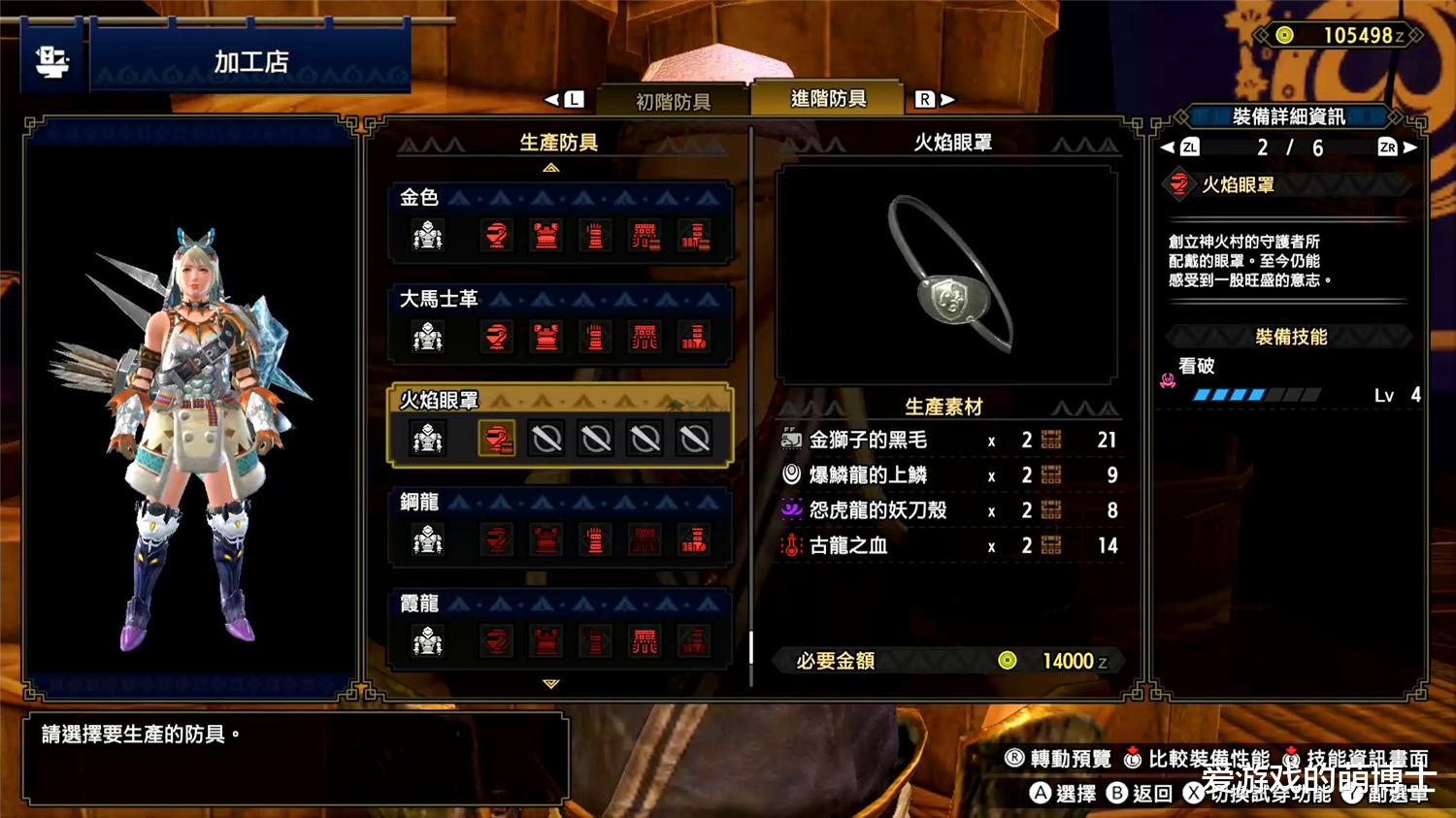Viewport: 1456px width, 818px height.
Task: Click the down arrow below the armor list
Action: click(551, 684)
